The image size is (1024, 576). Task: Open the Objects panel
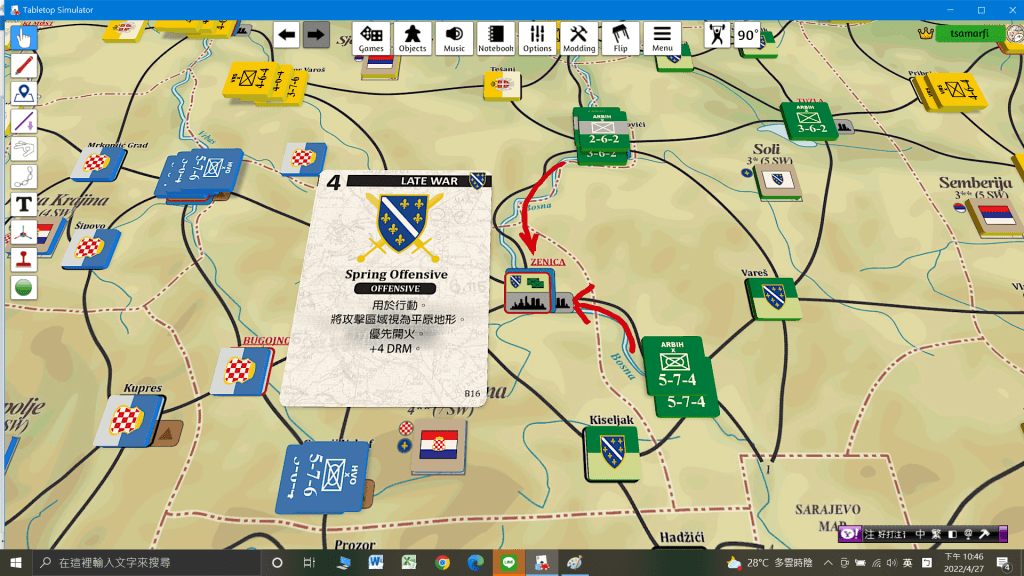412,38
